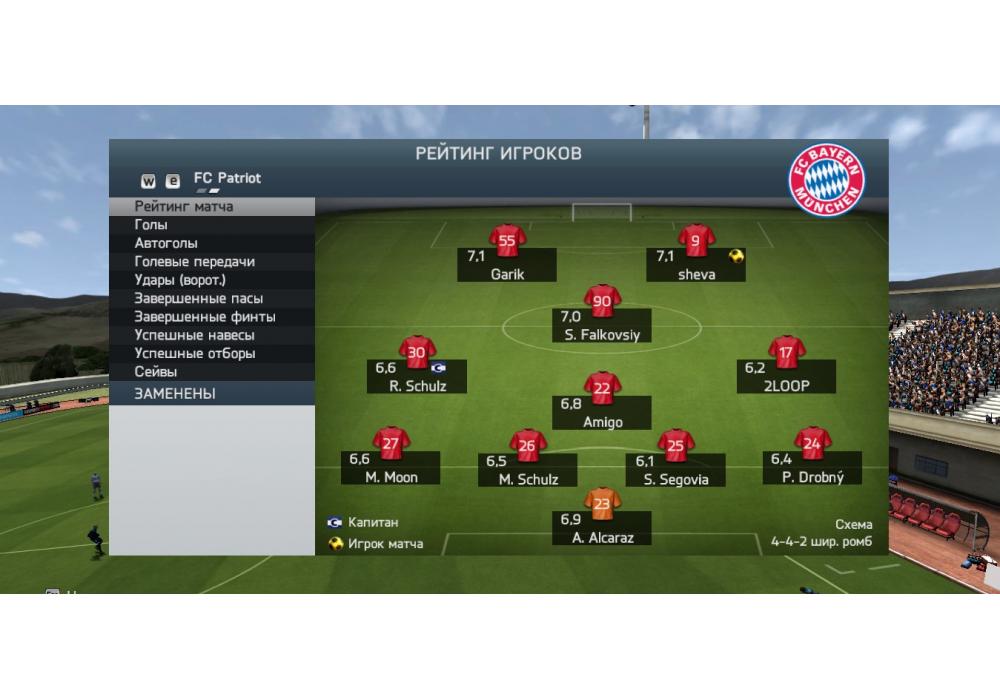This screenshot has width=1000, height=700.
Task: Show the Голевые передачи ratings
Action: 195,262
